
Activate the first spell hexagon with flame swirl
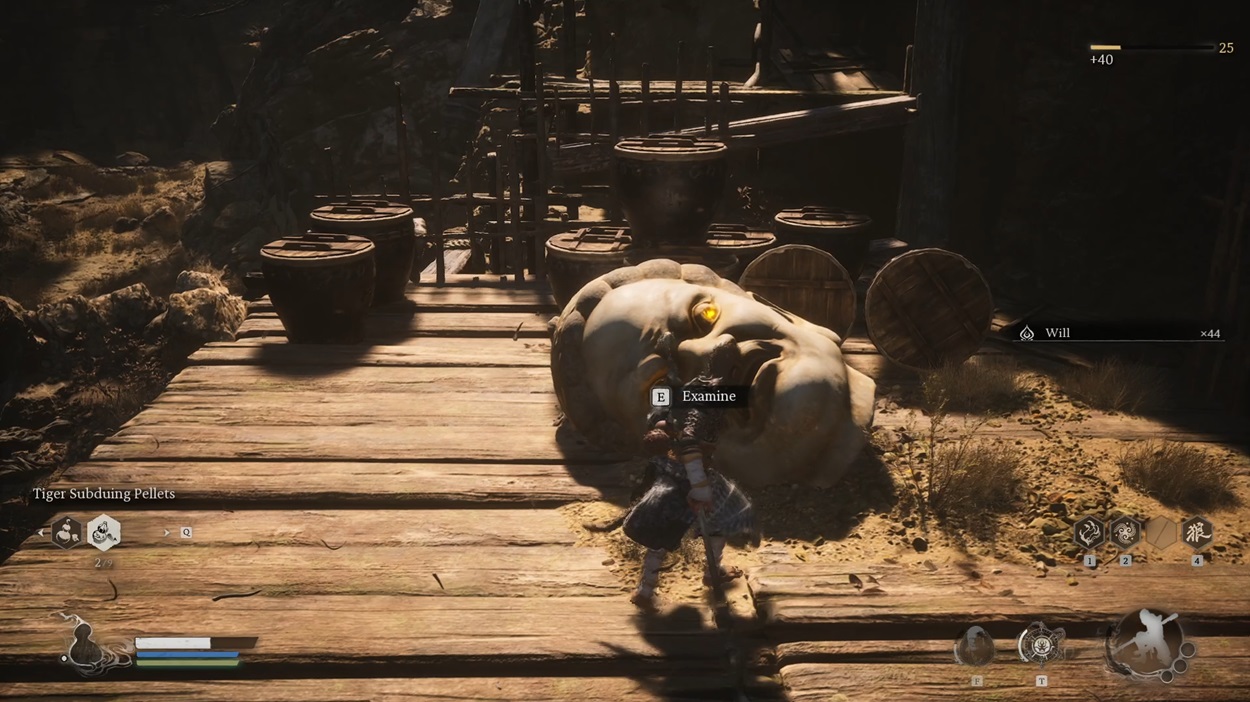pos(1089,533)
